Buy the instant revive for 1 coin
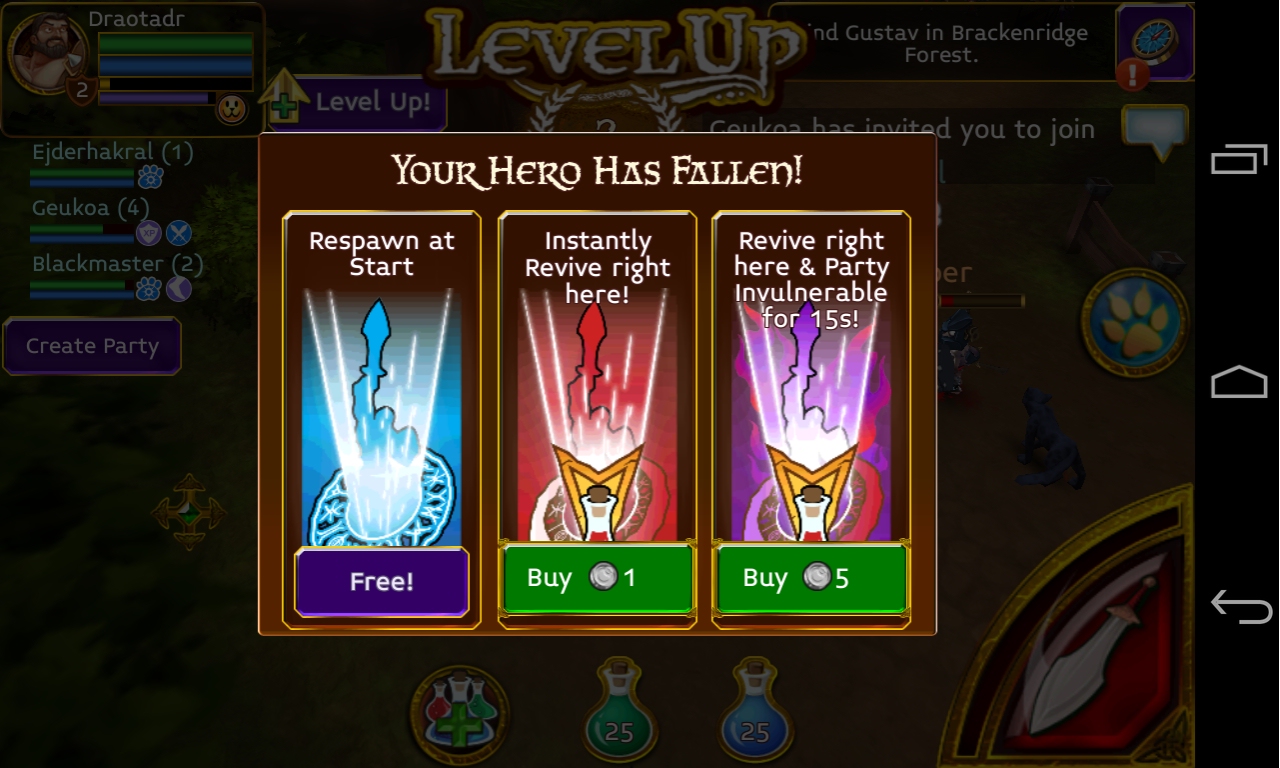The height and width of the screenshot is (768, 1280). (x=597, y=578)
